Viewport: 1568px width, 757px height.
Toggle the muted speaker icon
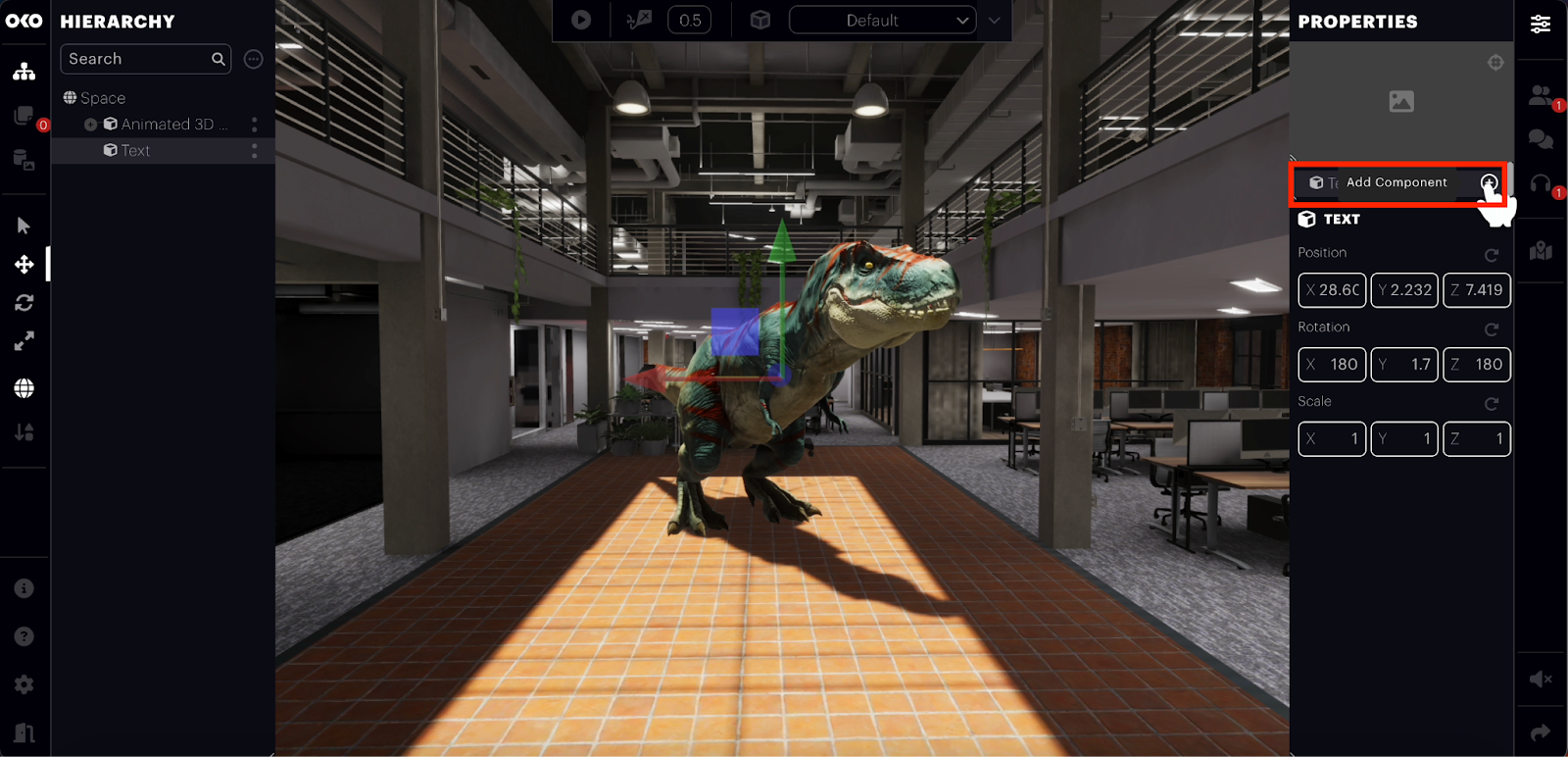[x=1541, y=679]
